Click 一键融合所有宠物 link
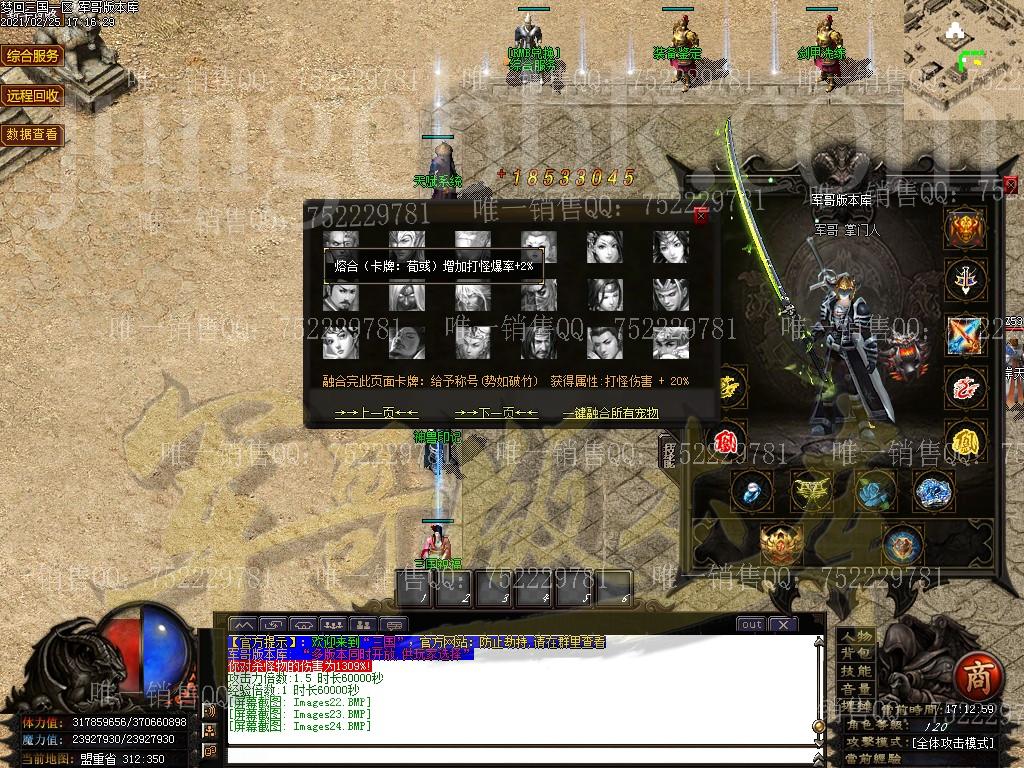This screenshot has height=768, width=1024. tap(610, 413)
